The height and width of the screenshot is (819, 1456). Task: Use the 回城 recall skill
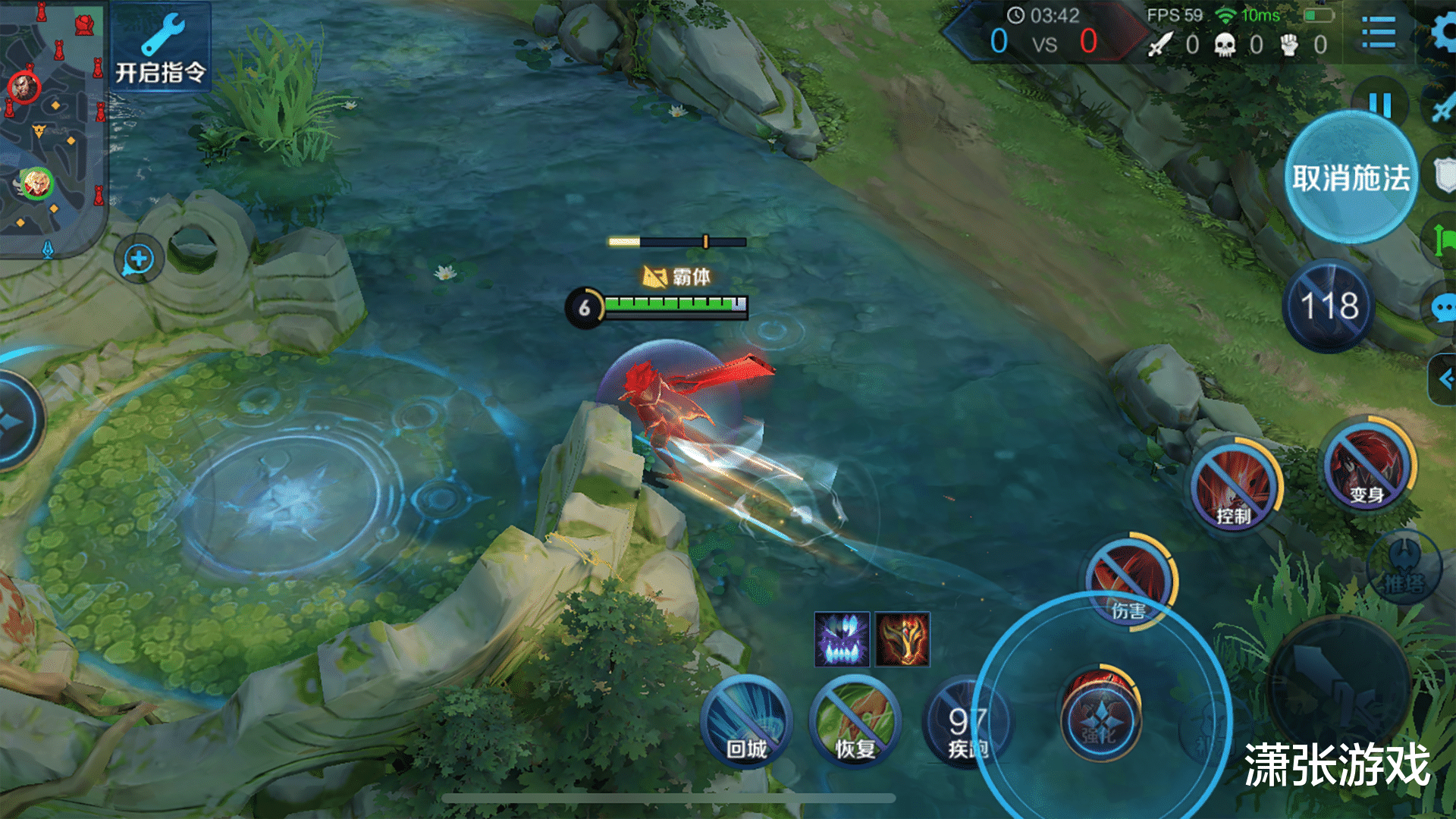746,722
